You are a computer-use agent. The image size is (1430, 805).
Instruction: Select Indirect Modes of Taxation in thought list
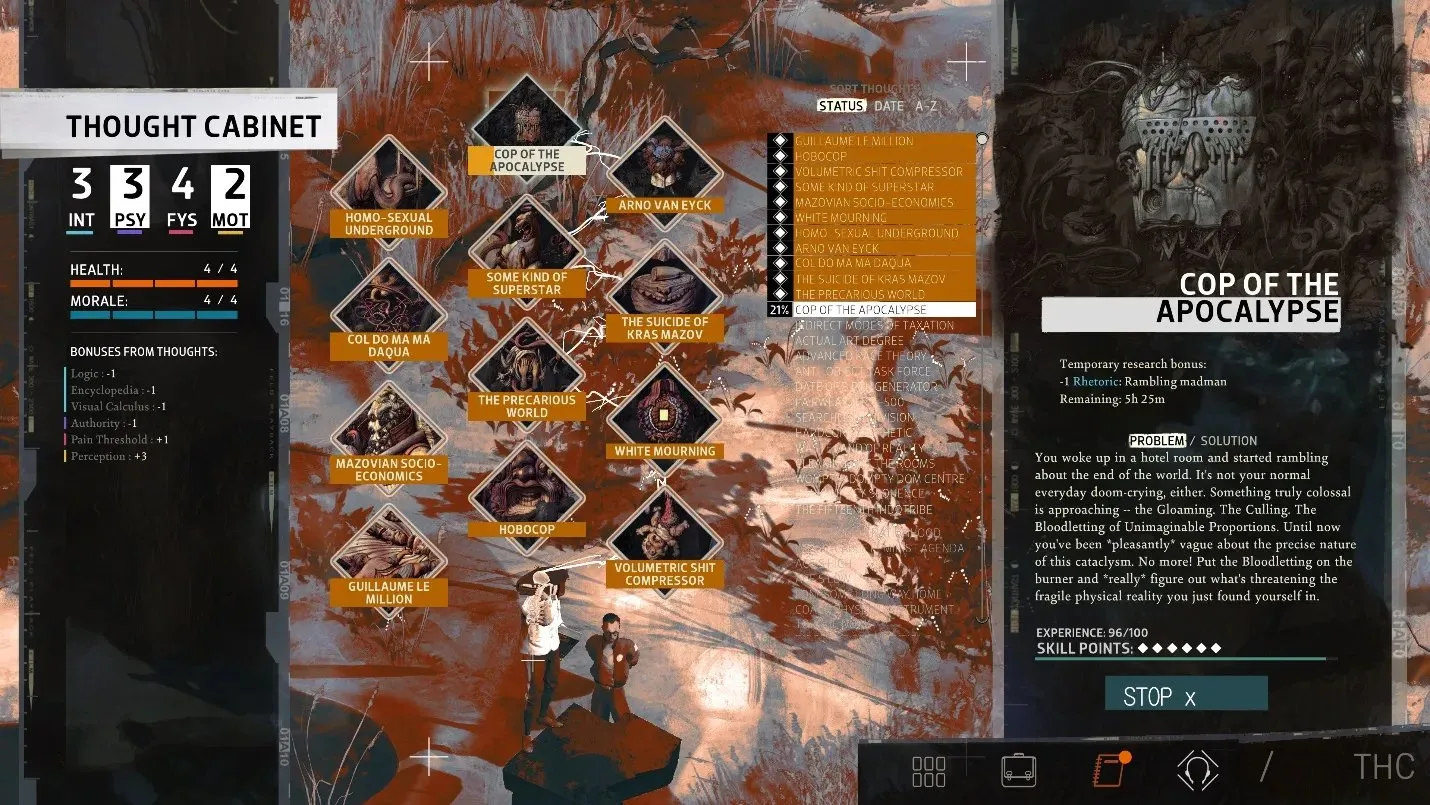[x=873, y=325]
